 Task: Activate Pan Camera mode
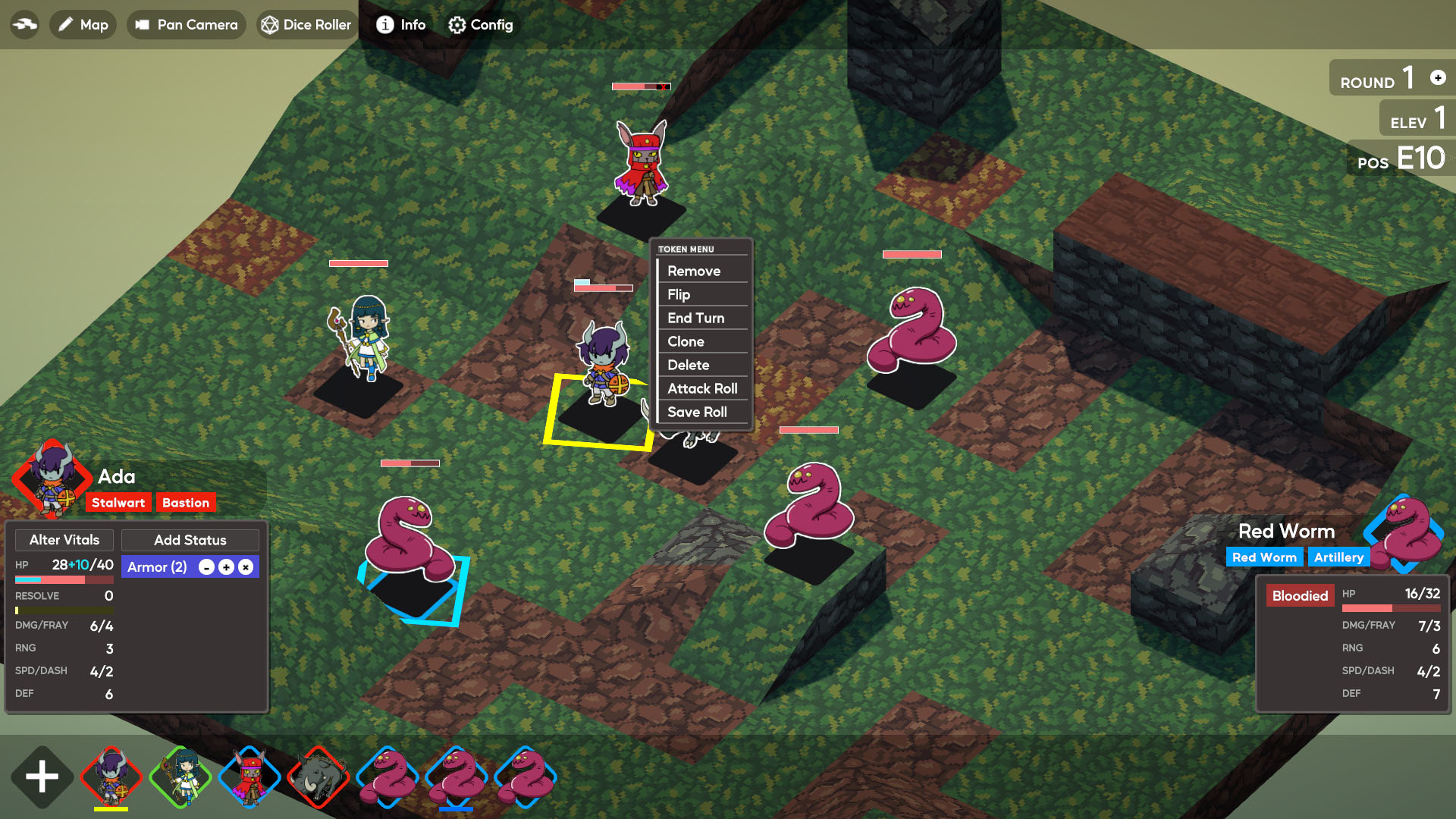[x=187, y=25]
